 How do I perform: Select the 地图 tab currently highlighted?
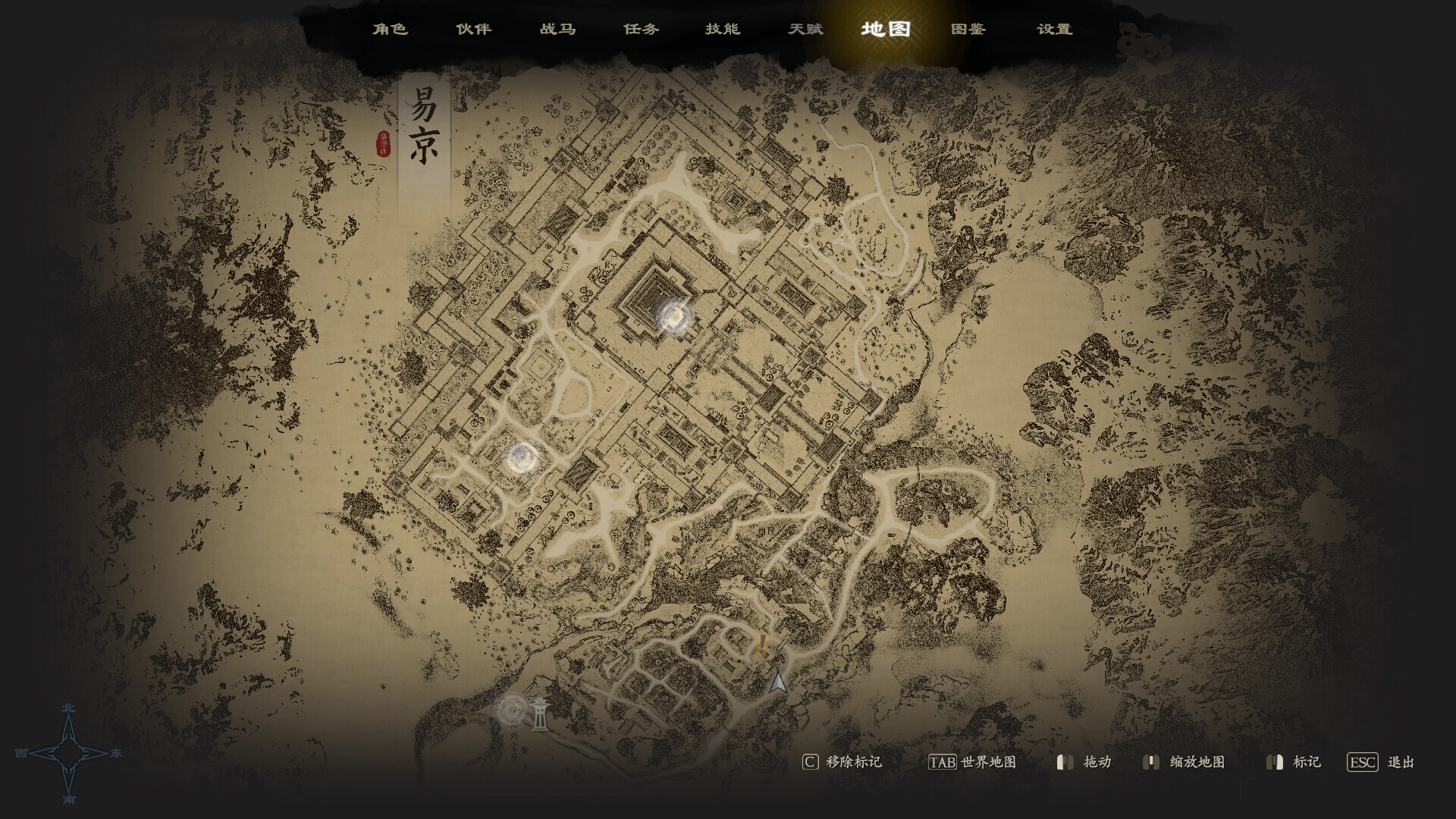pyautogui.click(x=884, y=29)
